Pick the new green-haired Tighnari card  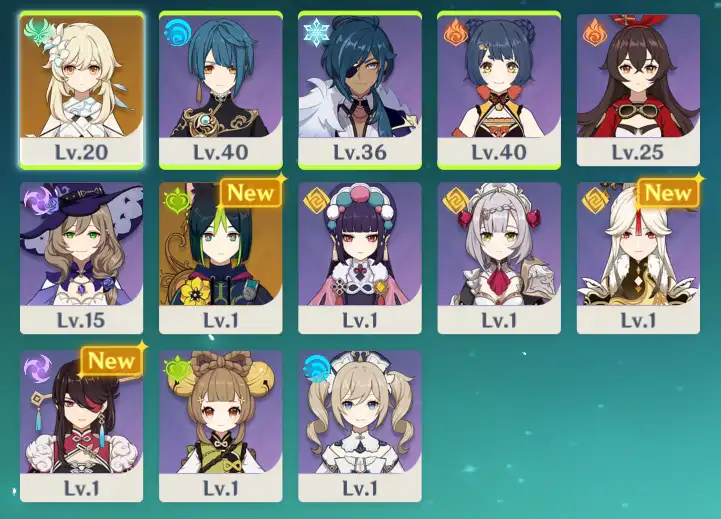coord(220,257)
